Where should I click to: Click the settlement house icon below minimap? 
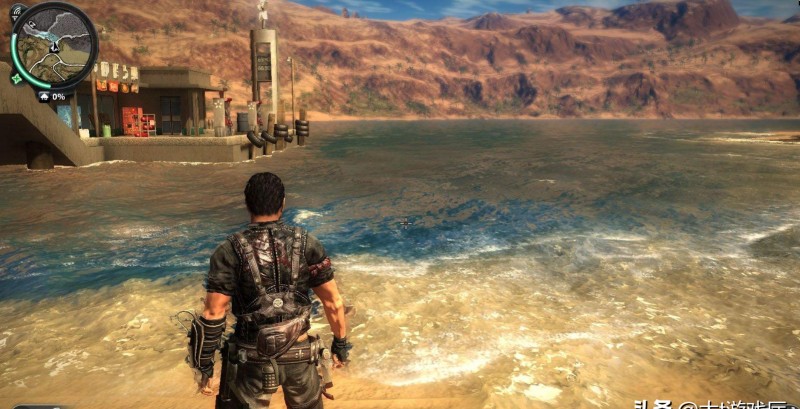(44, 97)
